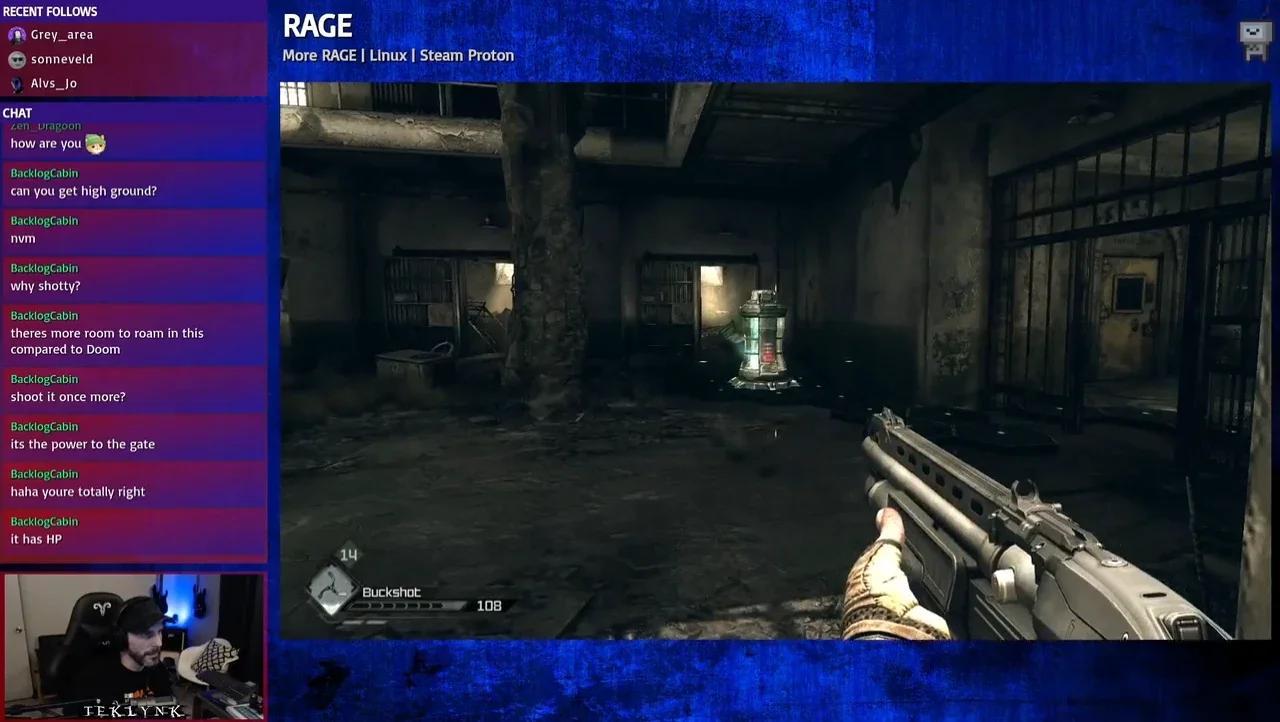Click the username BacklogCabin in chat
The image size is (1280, 722).
(44, 173)
